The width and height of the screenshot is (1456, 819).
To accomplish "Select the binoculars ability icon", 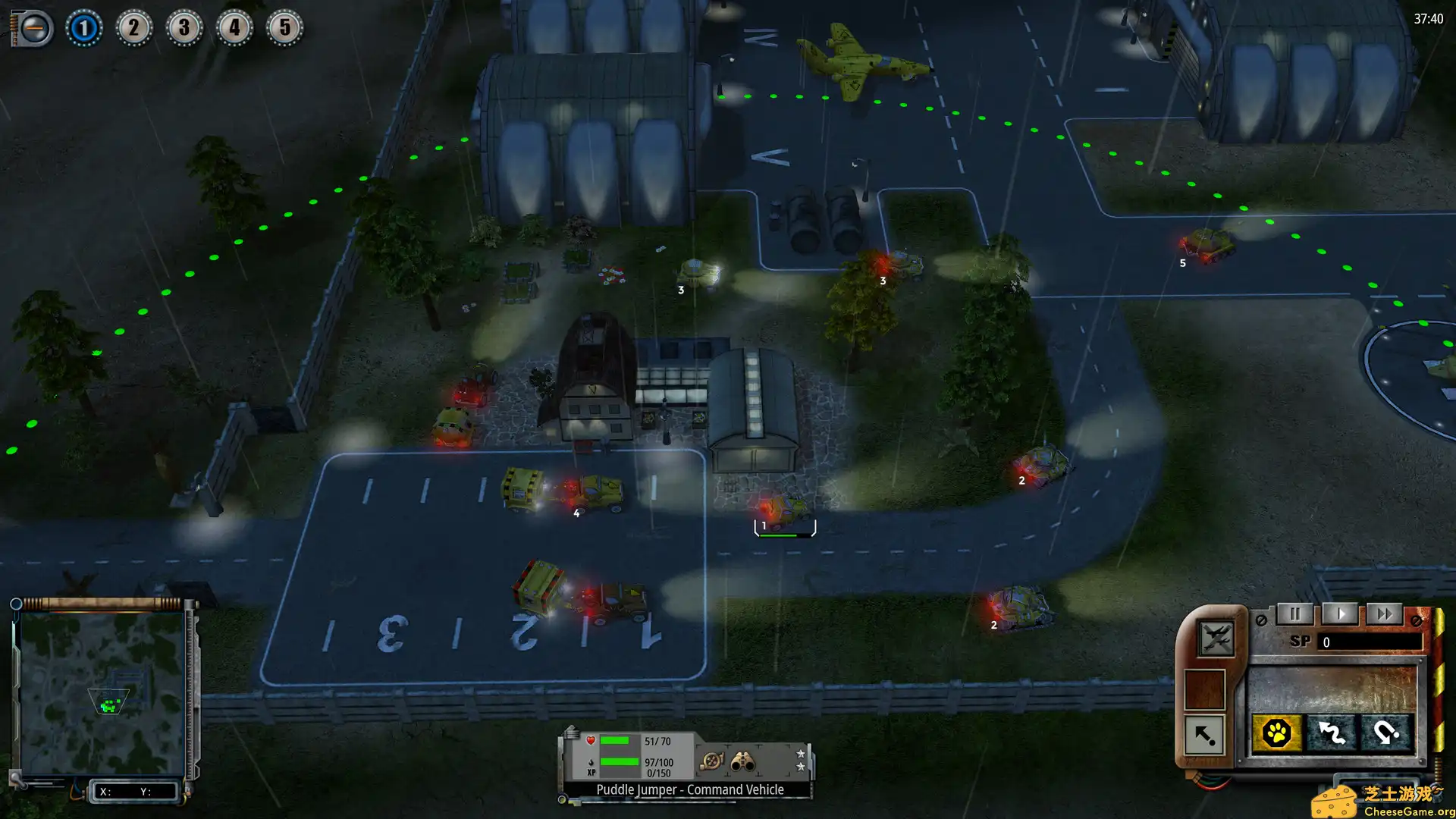I will pos(742,761).
